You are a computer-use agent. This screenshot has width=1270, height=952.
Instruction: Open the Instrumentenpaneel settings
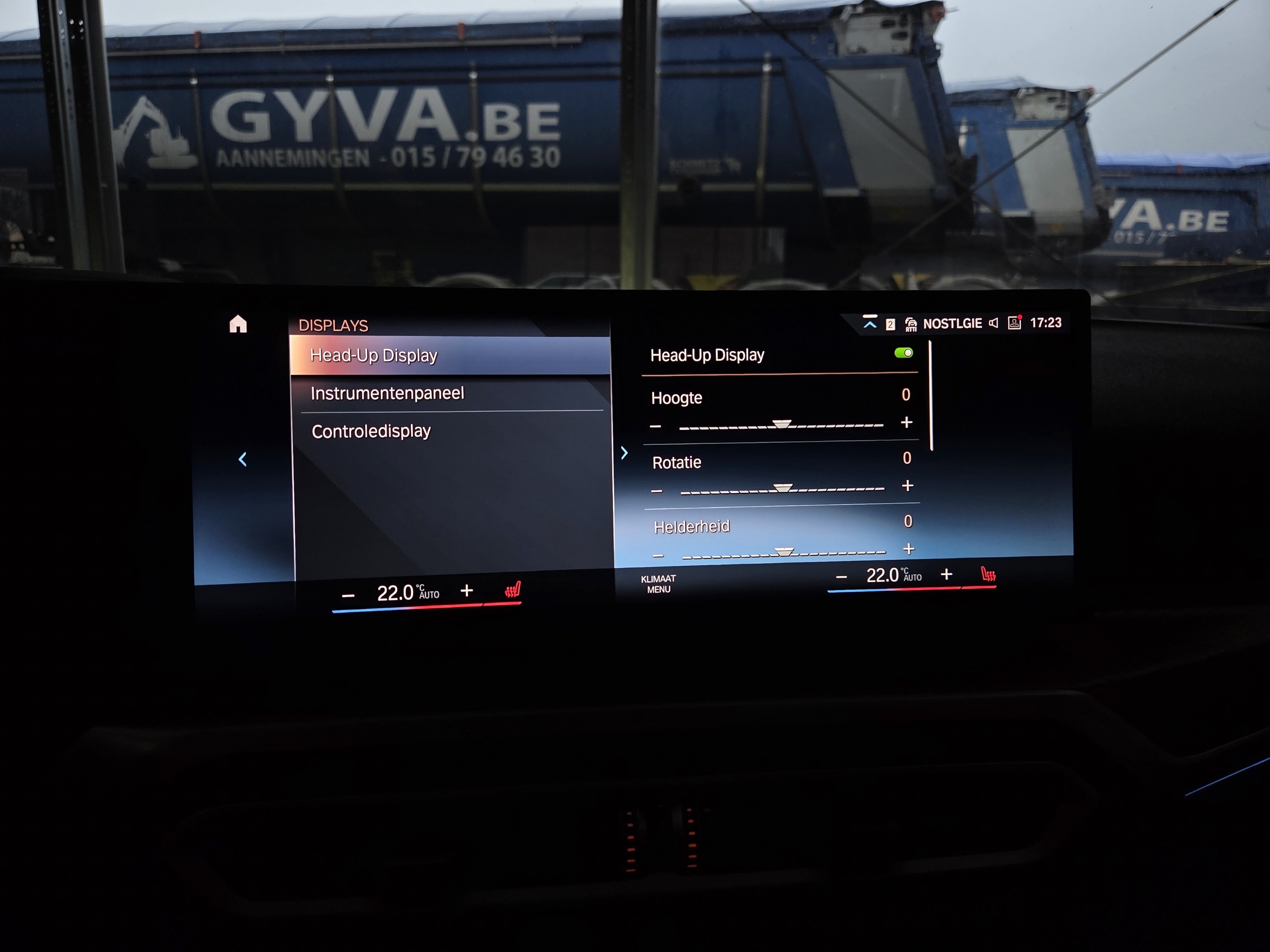[387, 393]
